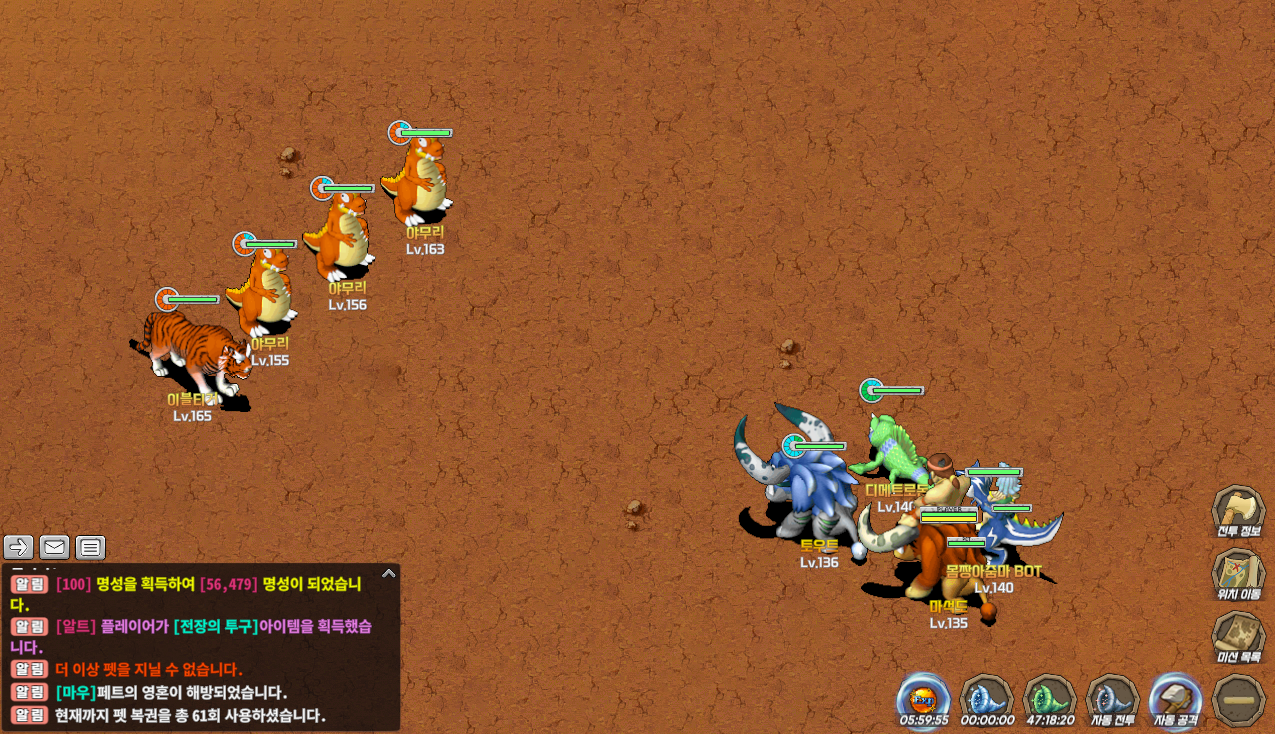Click the chat notification log panel

pos(200,648)
